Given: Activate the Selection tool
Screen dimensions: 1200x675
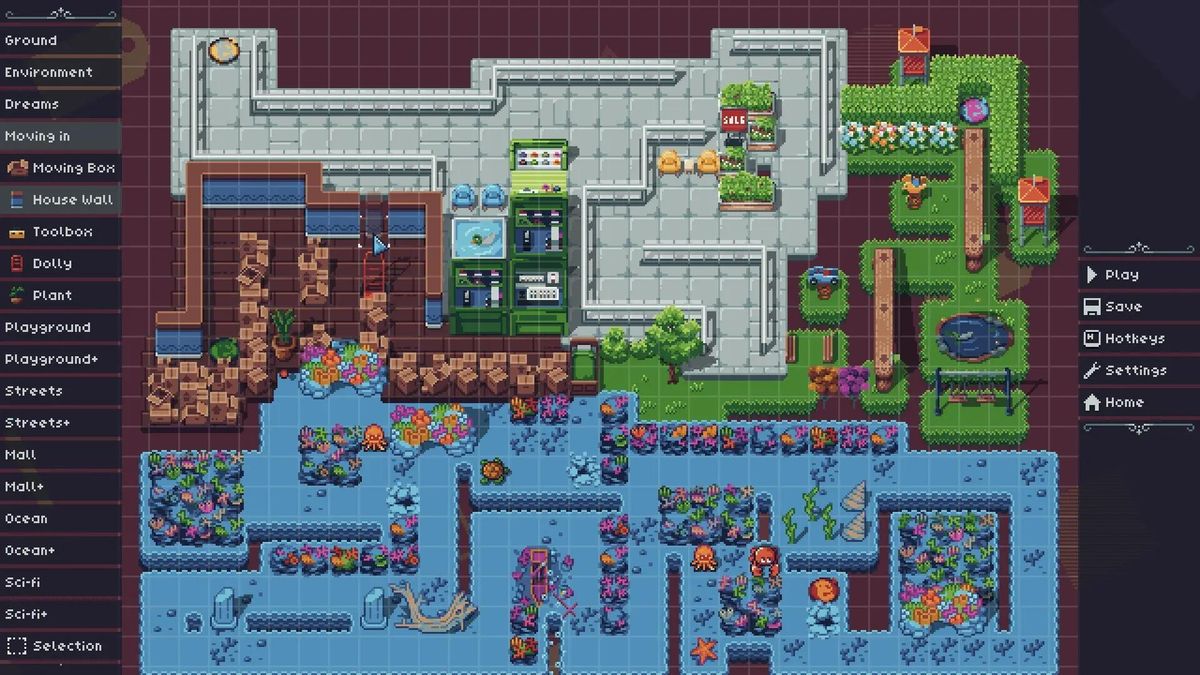Looking at the screenshot, I should coord(66,646).
